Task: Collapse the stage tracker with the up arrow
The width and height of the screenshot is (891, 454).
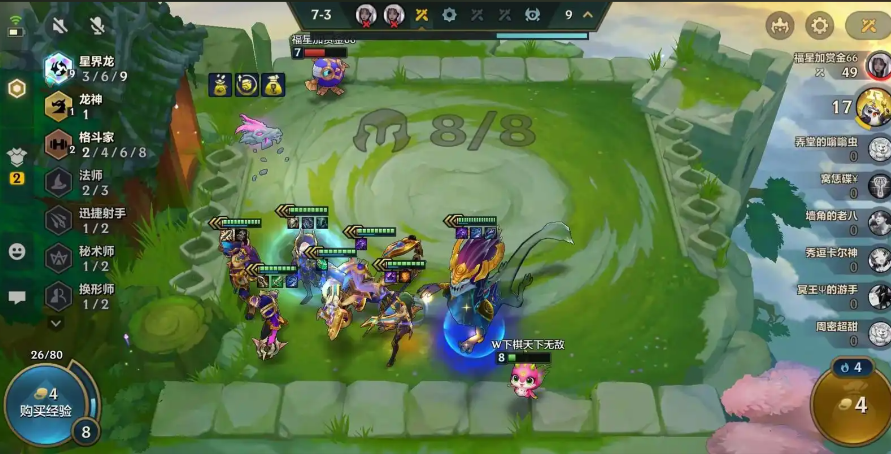Action: [587, 15]
